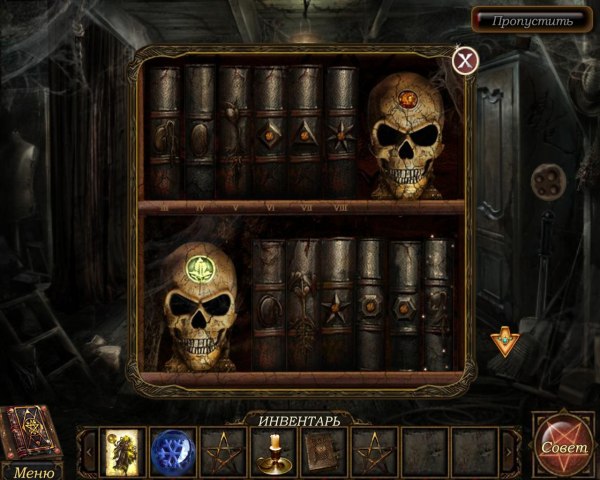Pick the blue crystal orb from the inventory
This screenshot has height=480, width=600.
coord(170,450)
